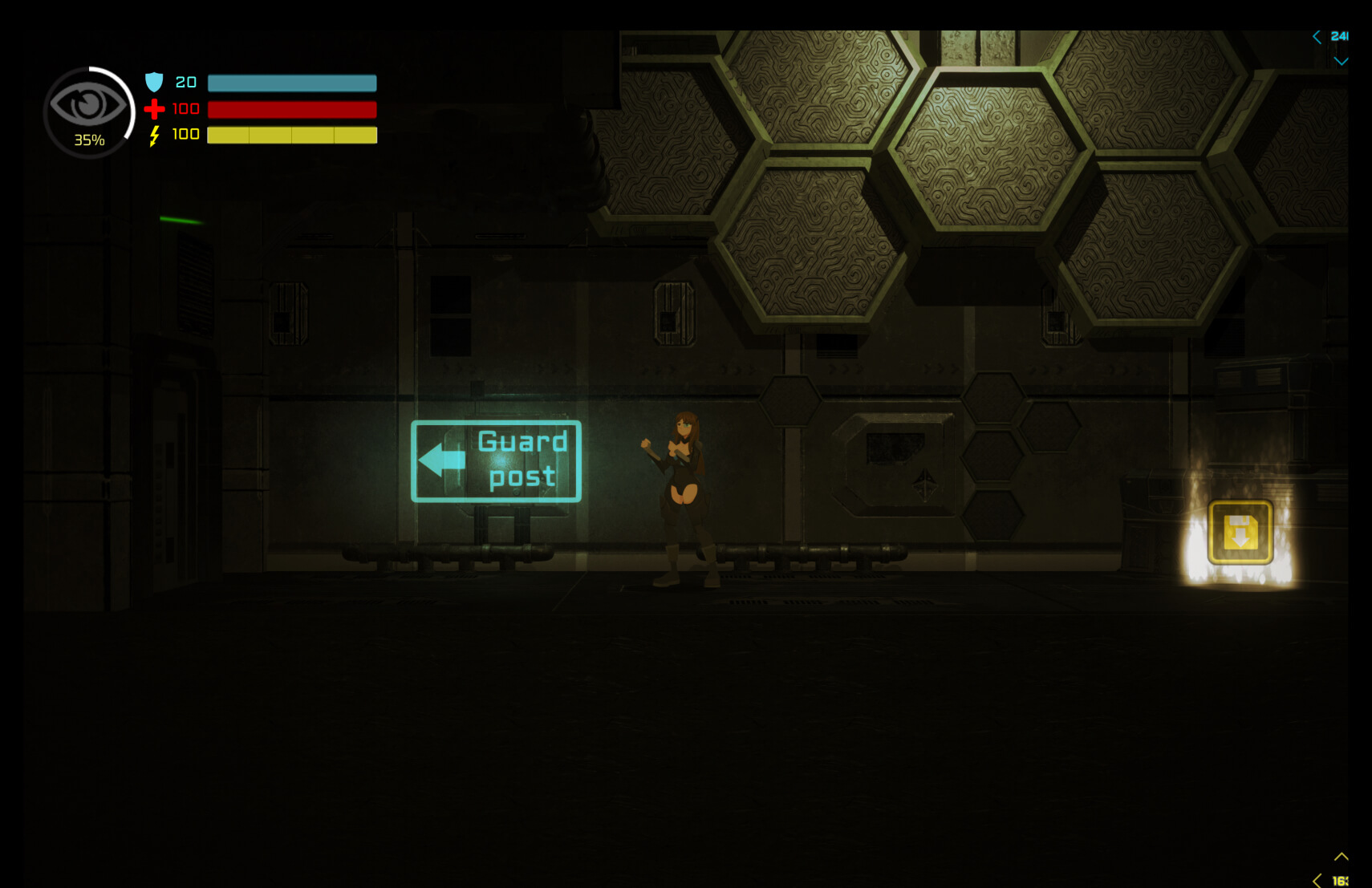This screenshot has width=1372, height=888.
Task: Open the Guard post sign panel
Action: [496, 460]
